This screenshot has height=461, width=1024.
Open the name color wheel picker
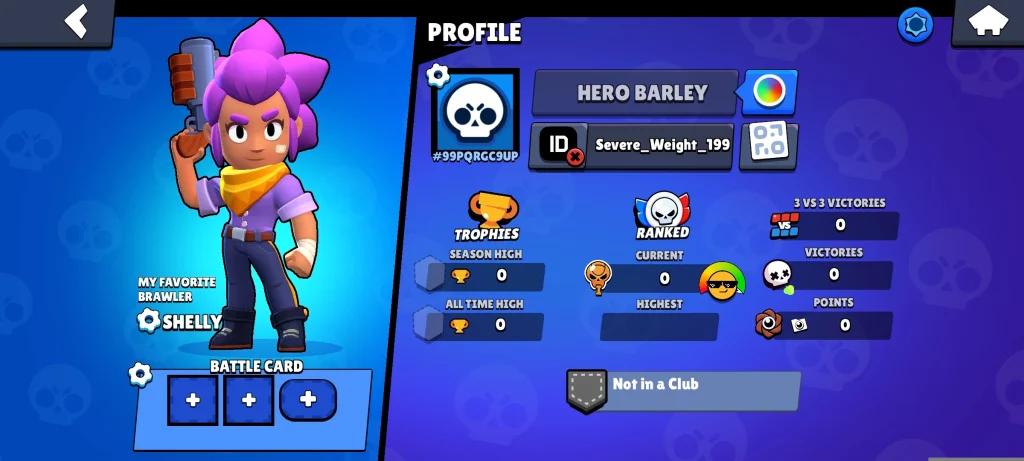pos(769,93)
